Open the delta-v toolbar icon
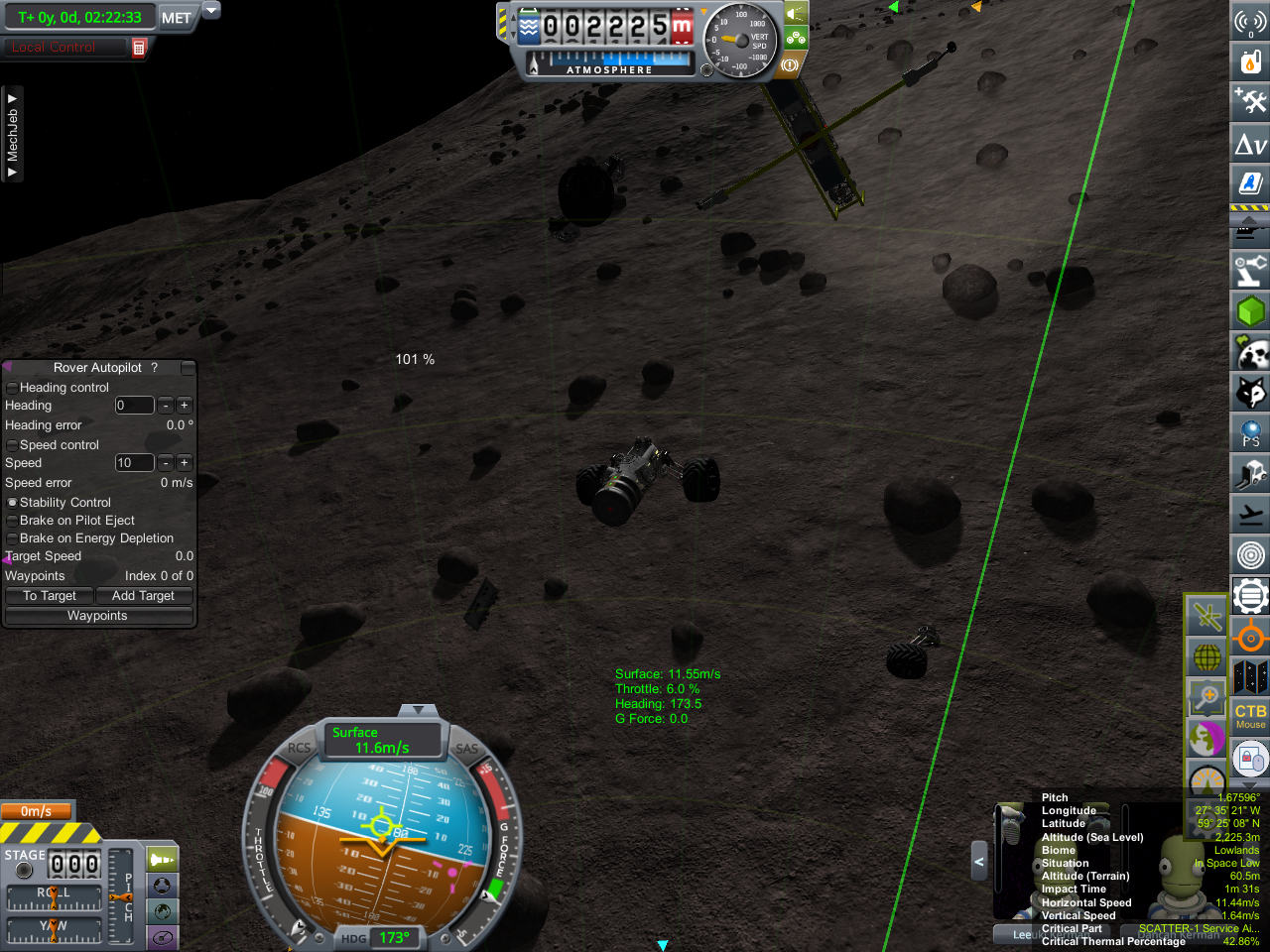 [x=1250, y=145]
